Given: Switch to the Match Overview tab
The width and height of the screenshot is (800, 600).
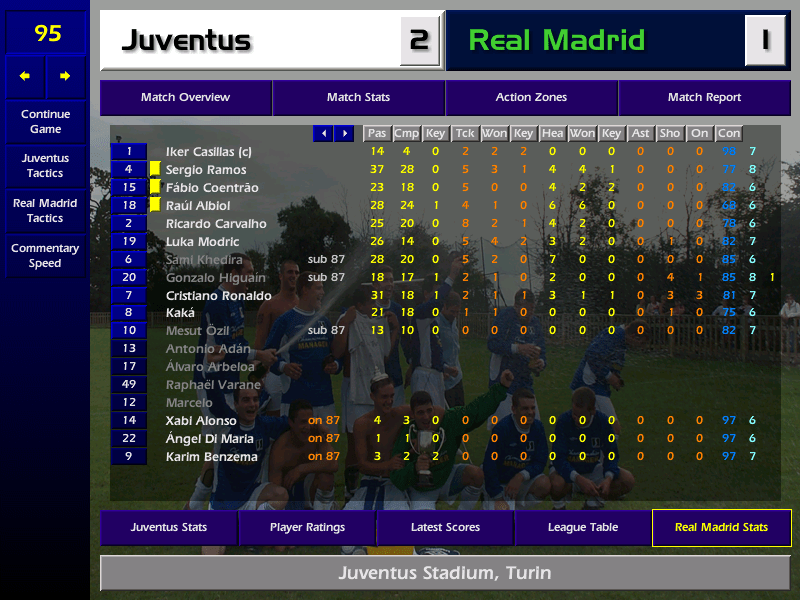Looking at the screenshot, I should click(x=185, y=98).
